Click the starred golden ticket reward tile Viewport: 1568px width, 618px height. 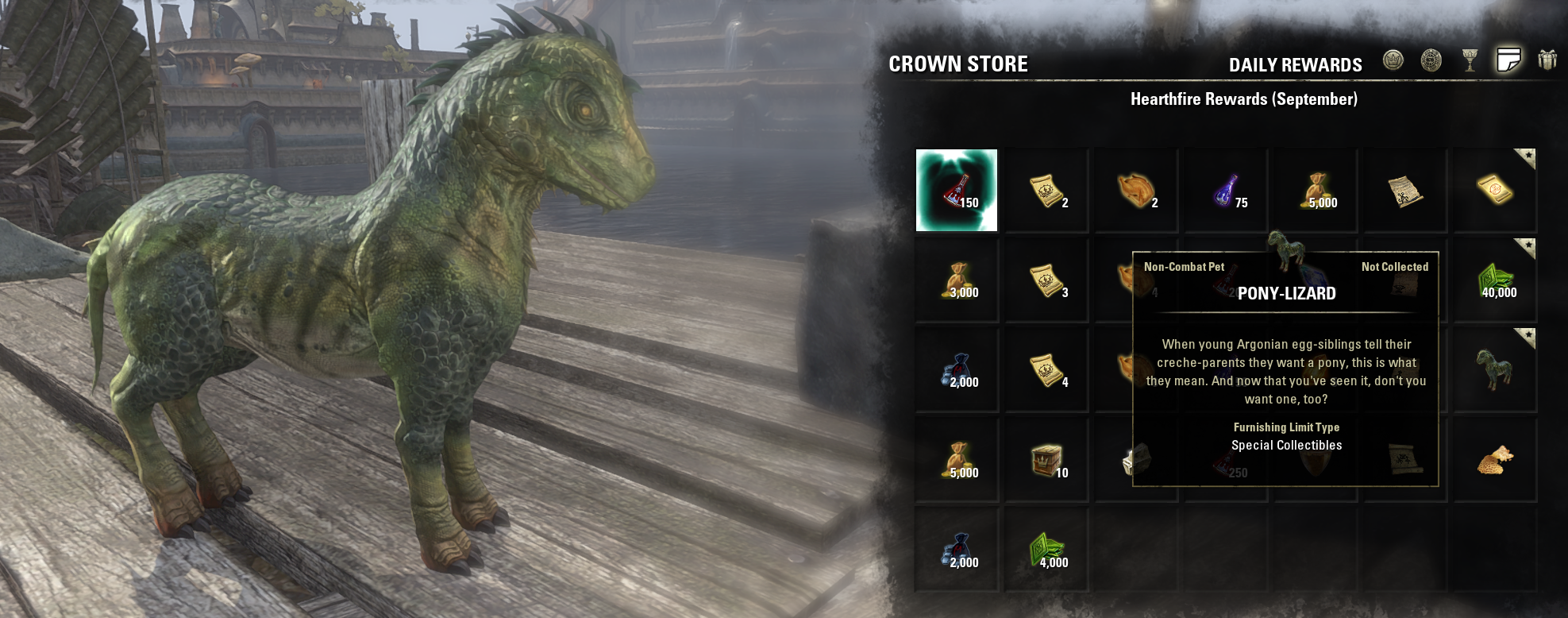(1495, 191)
